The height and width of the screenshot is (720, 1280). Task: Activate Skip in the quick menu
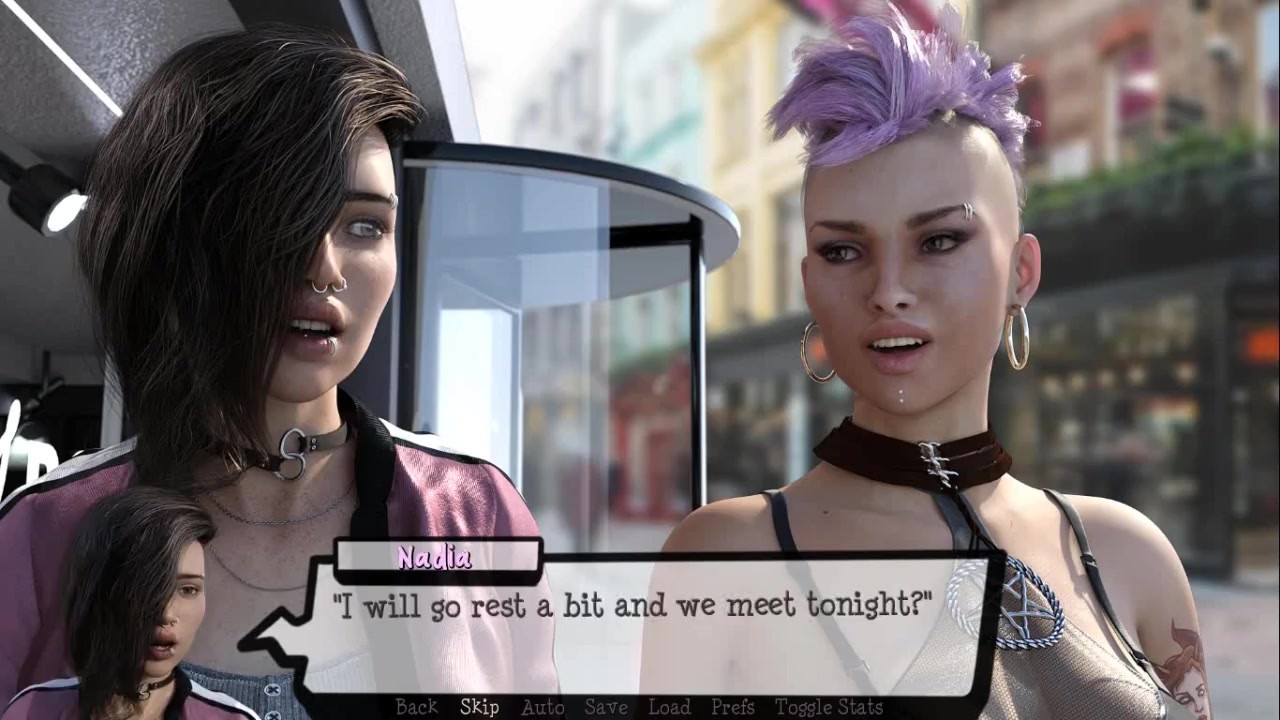(x=479, y=707)
